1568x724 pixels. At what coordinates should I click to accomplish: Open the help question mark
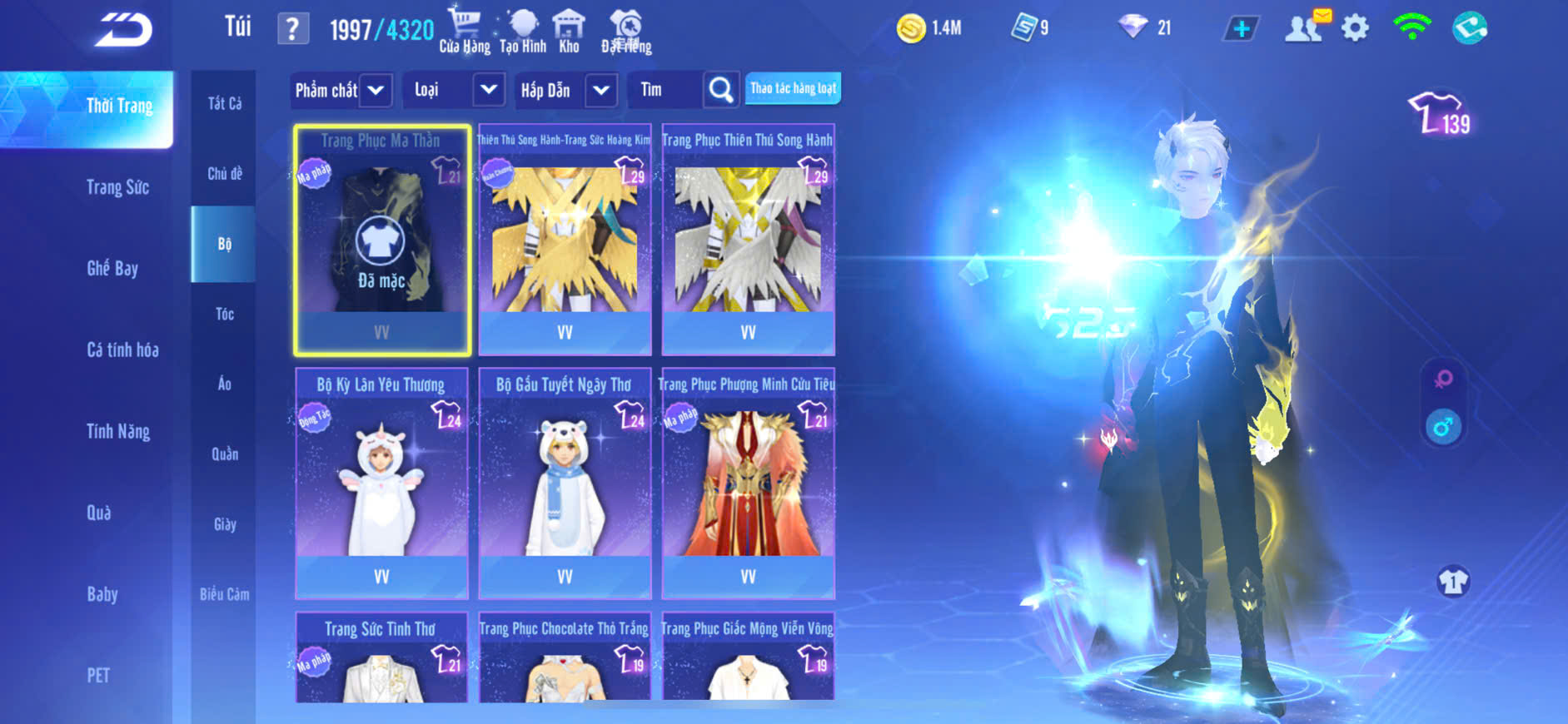pyautogui.click(x=292, y=30)
